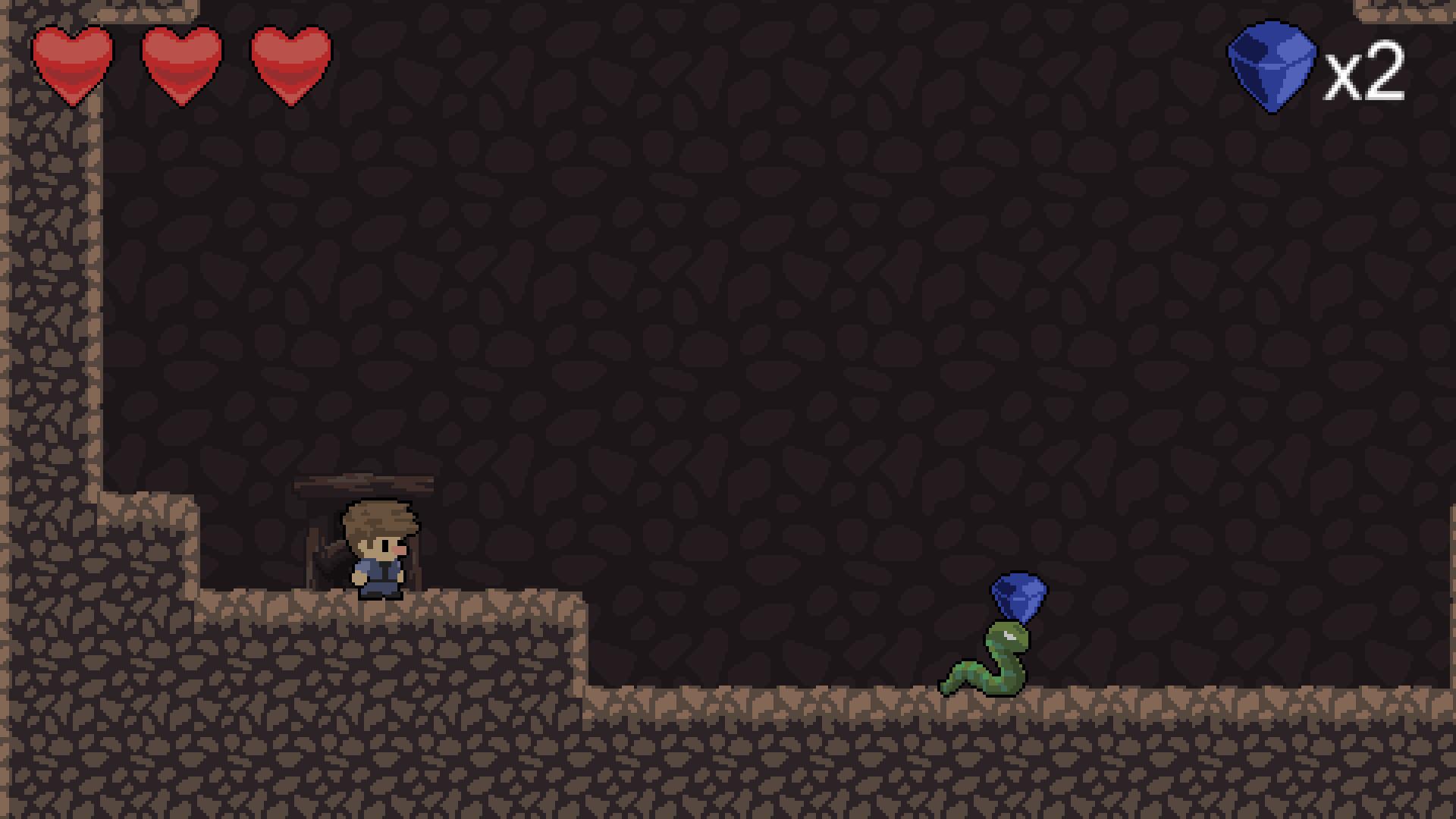Click the blue gem counter icon

pyautogui.click(x=1271, y=67)
